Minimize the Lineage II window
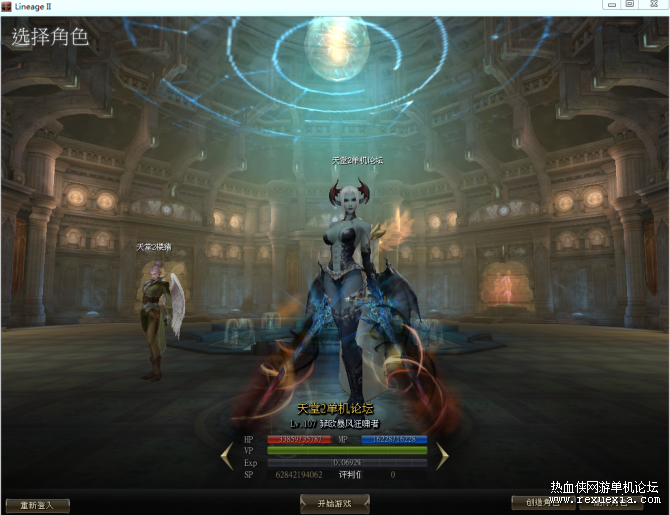Viewport: 670px width, 515px height. [x=605, y=5]
